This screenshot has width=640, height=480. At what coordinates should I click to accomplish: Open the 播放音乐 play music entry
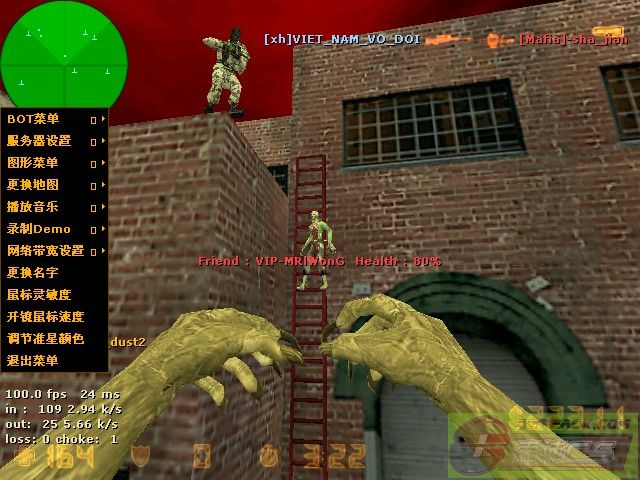tap(34, 207)
